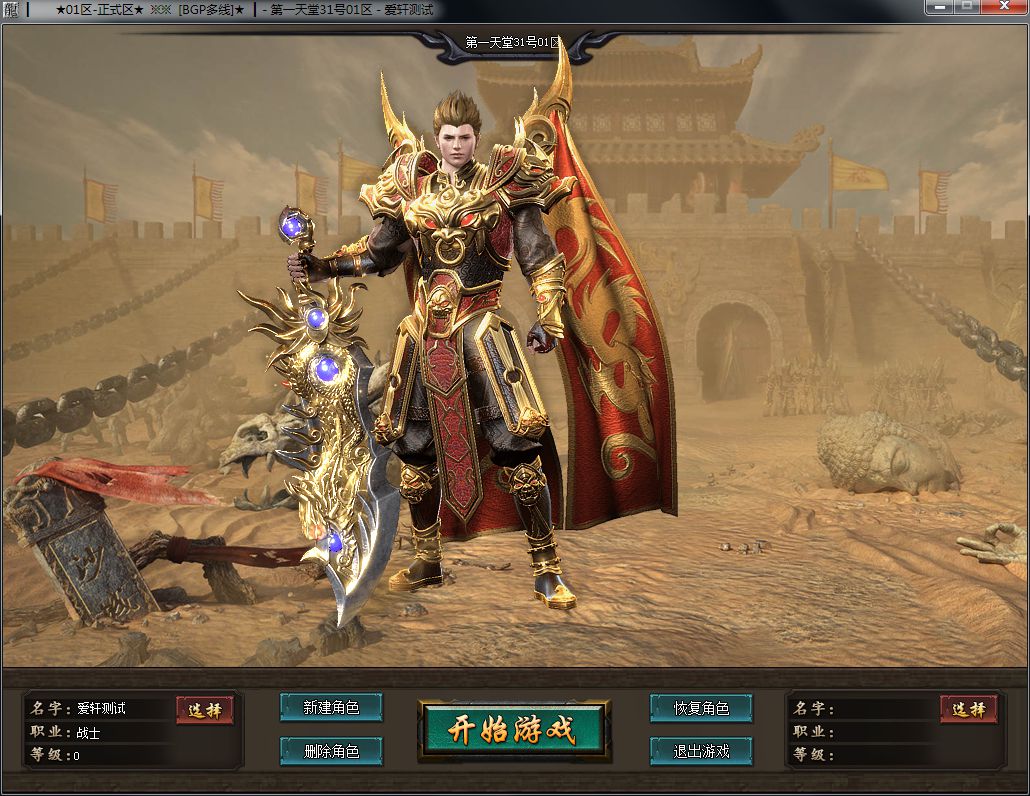Image resolution: width=1030 pixels, height=796 pixels.
Task: Select 恢复角色 to restore a character
Action: point(701,708)
